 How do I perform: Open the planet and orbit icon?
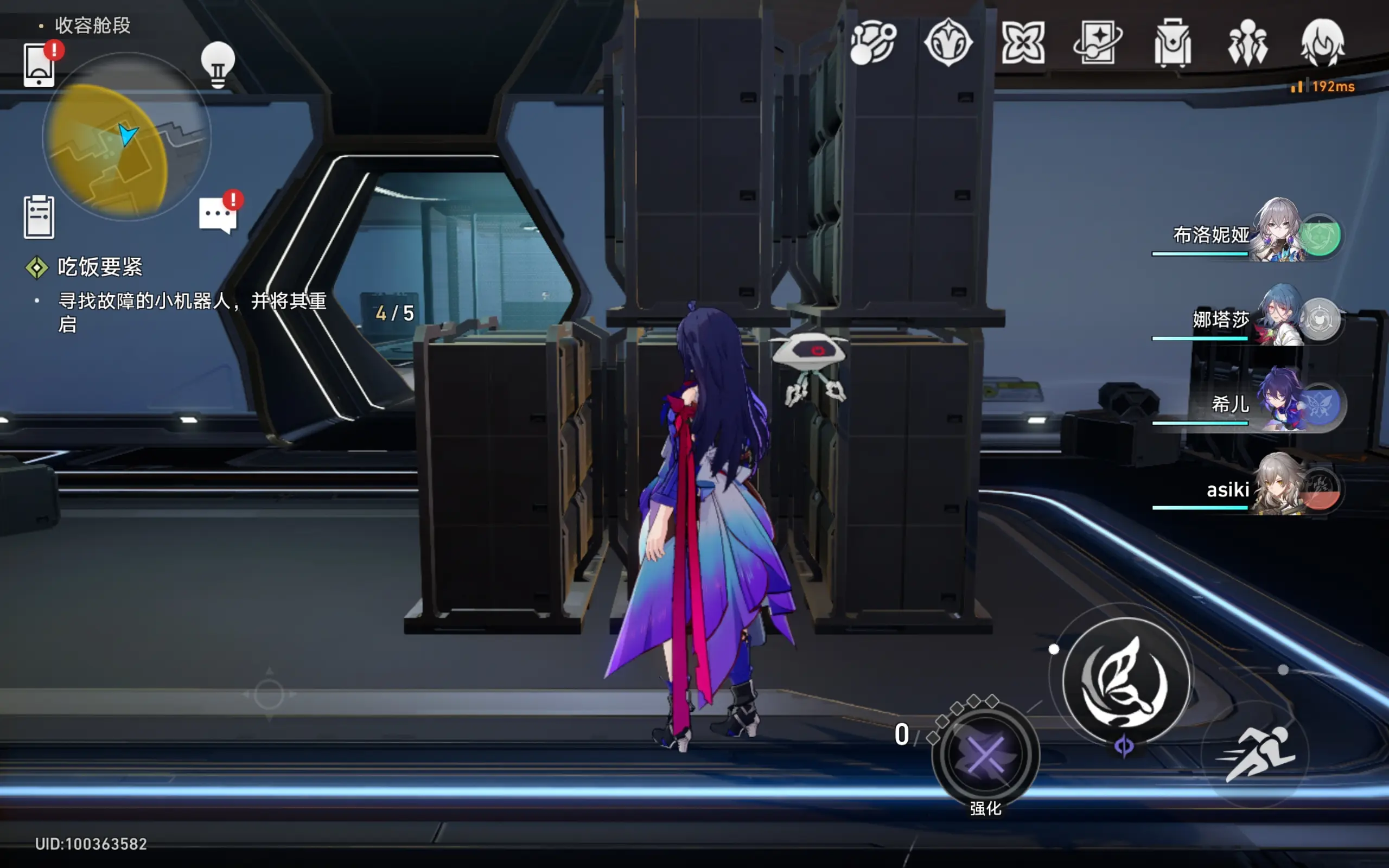coord(872,42)
